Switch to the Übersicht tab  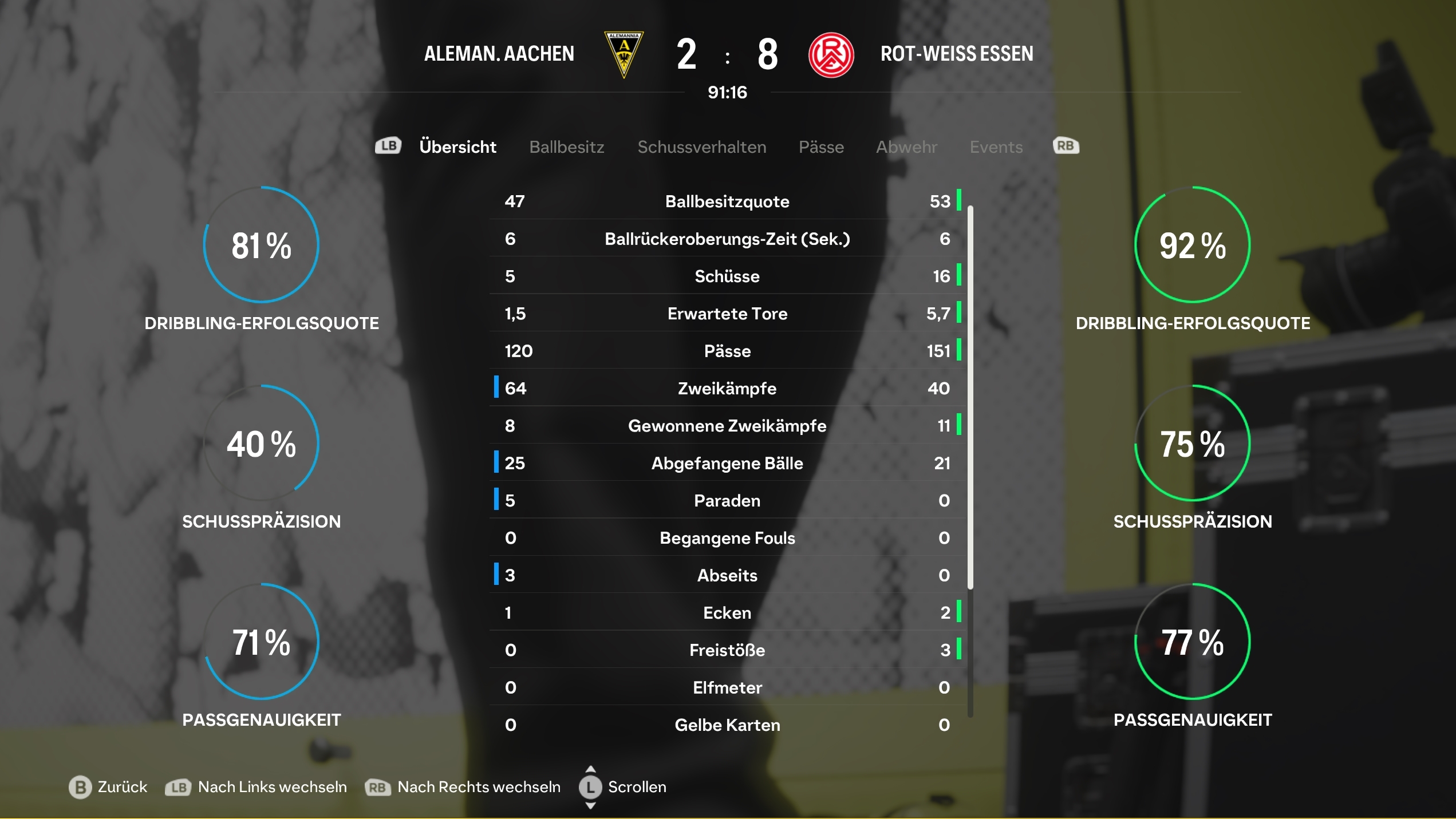coord(457,147)
